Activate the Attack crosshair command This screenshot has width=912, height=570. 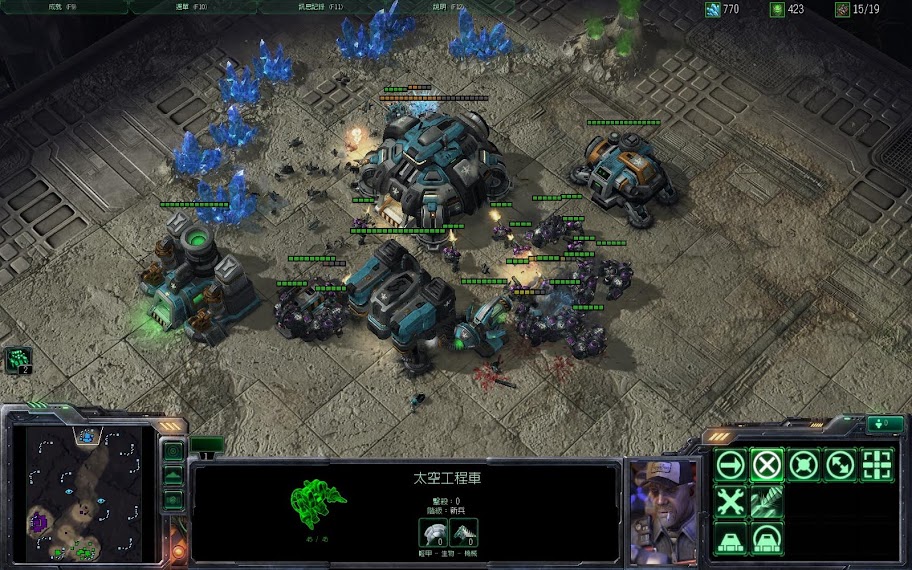click(x=877, y=465)
